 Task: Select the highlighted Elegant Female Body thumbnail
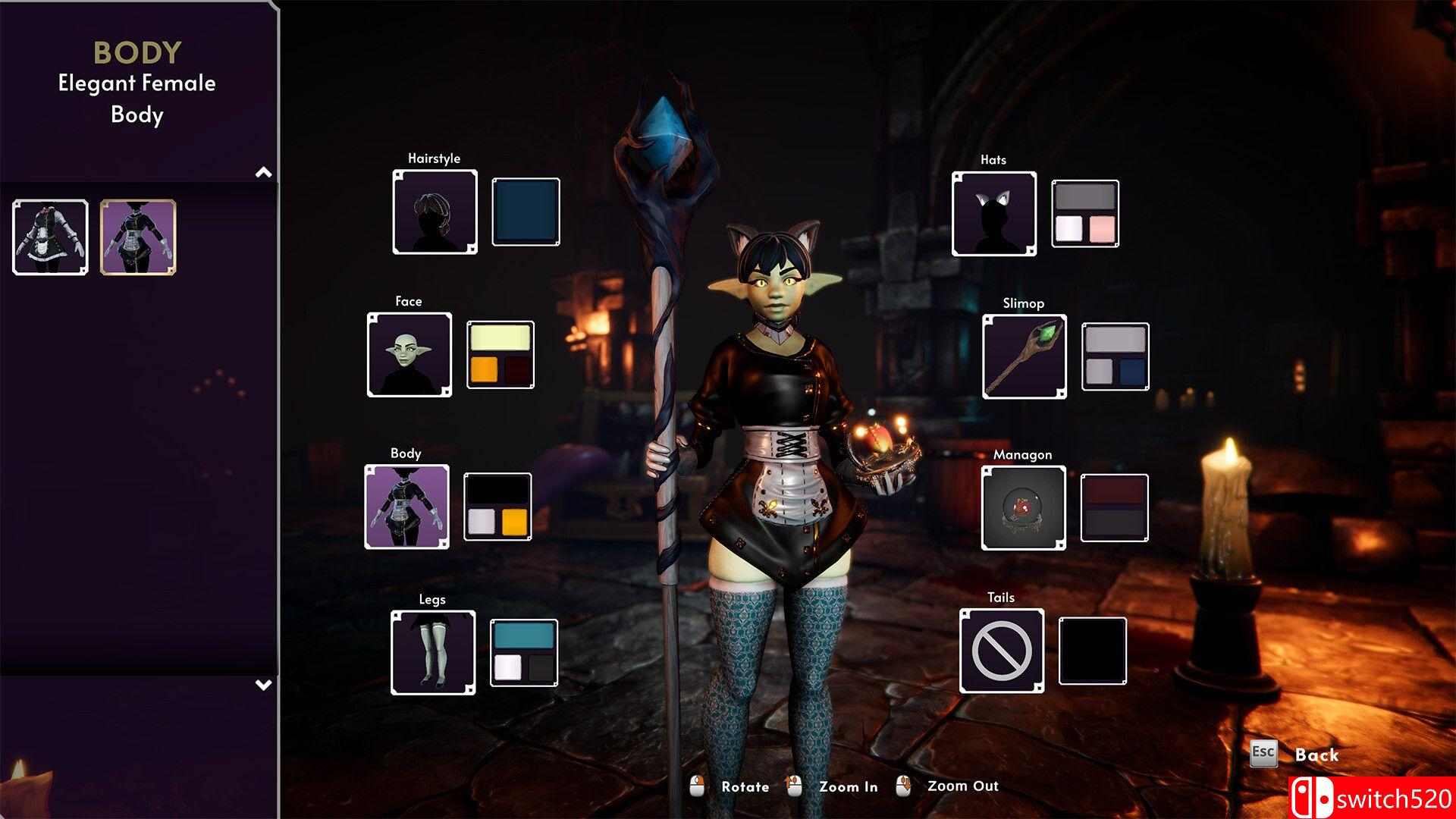pos(138,237)
